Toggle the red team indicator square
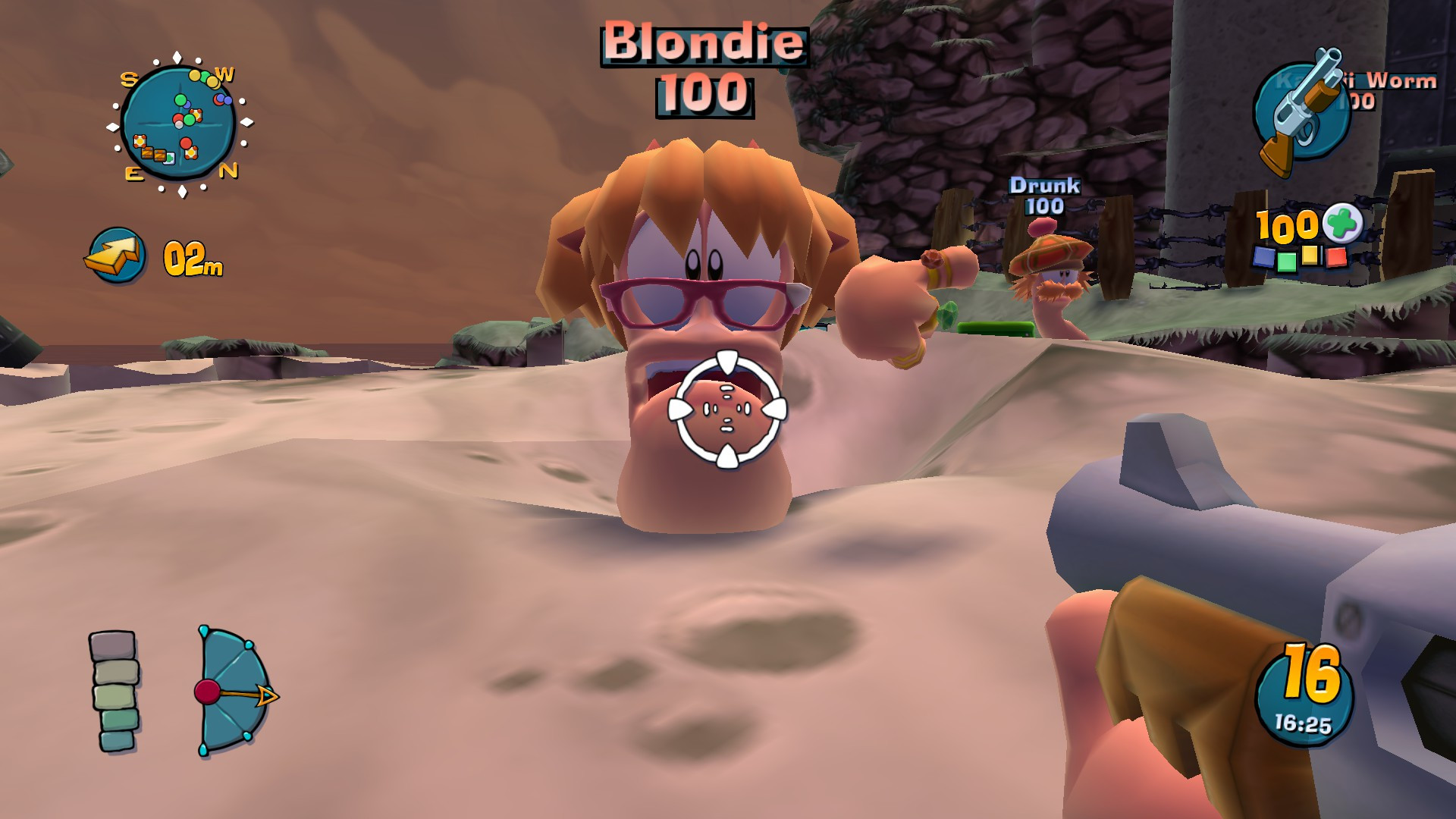 pyautogui.click(x=1335, y=257)
